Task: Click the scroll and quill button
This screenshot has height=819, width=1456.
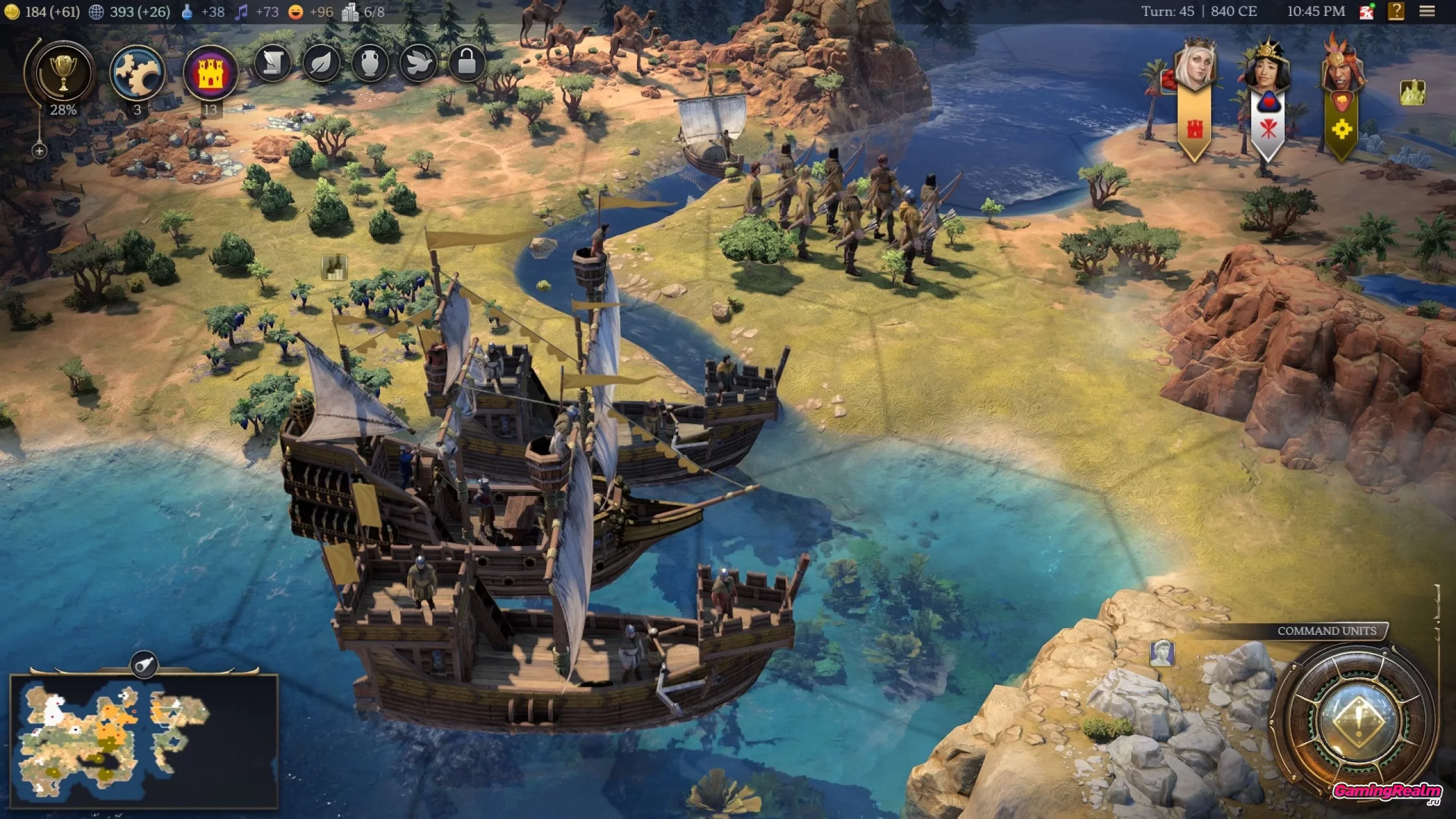Action: click(x=274, y=62)
